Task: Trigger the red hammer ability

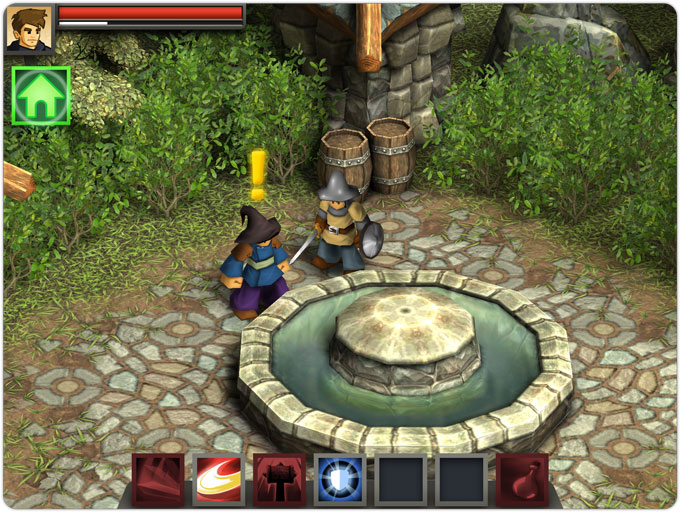Action: [x=279, y=480]
